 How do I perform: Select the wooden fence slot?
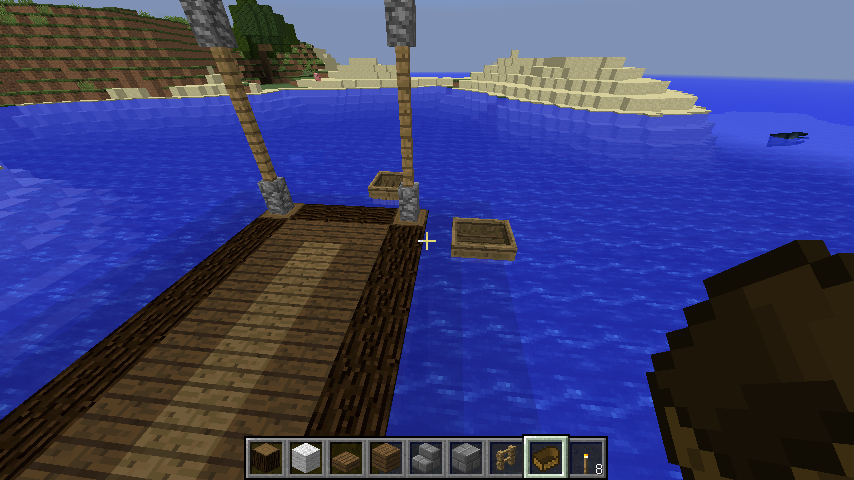(506, 458)
